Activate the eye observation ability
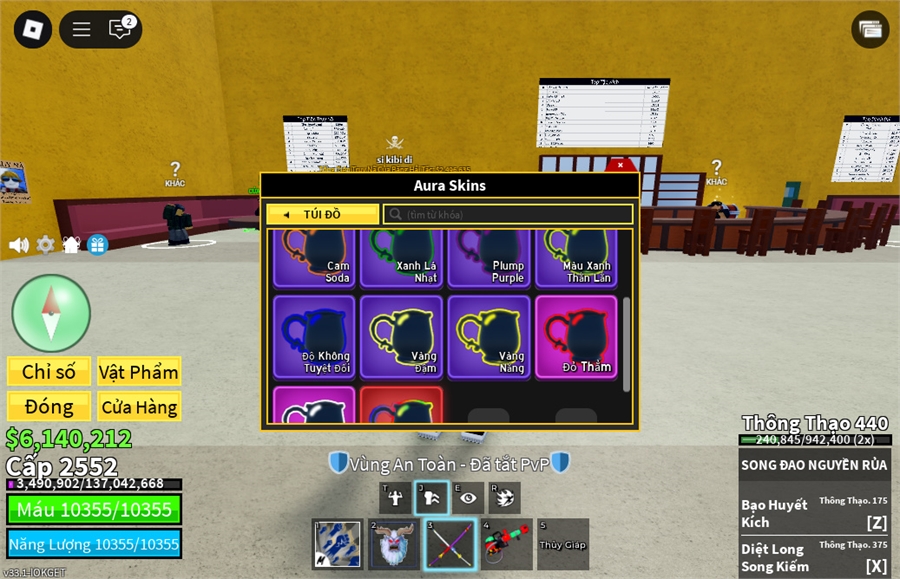This screenshot has height=579, width=900. pos(468,498)
